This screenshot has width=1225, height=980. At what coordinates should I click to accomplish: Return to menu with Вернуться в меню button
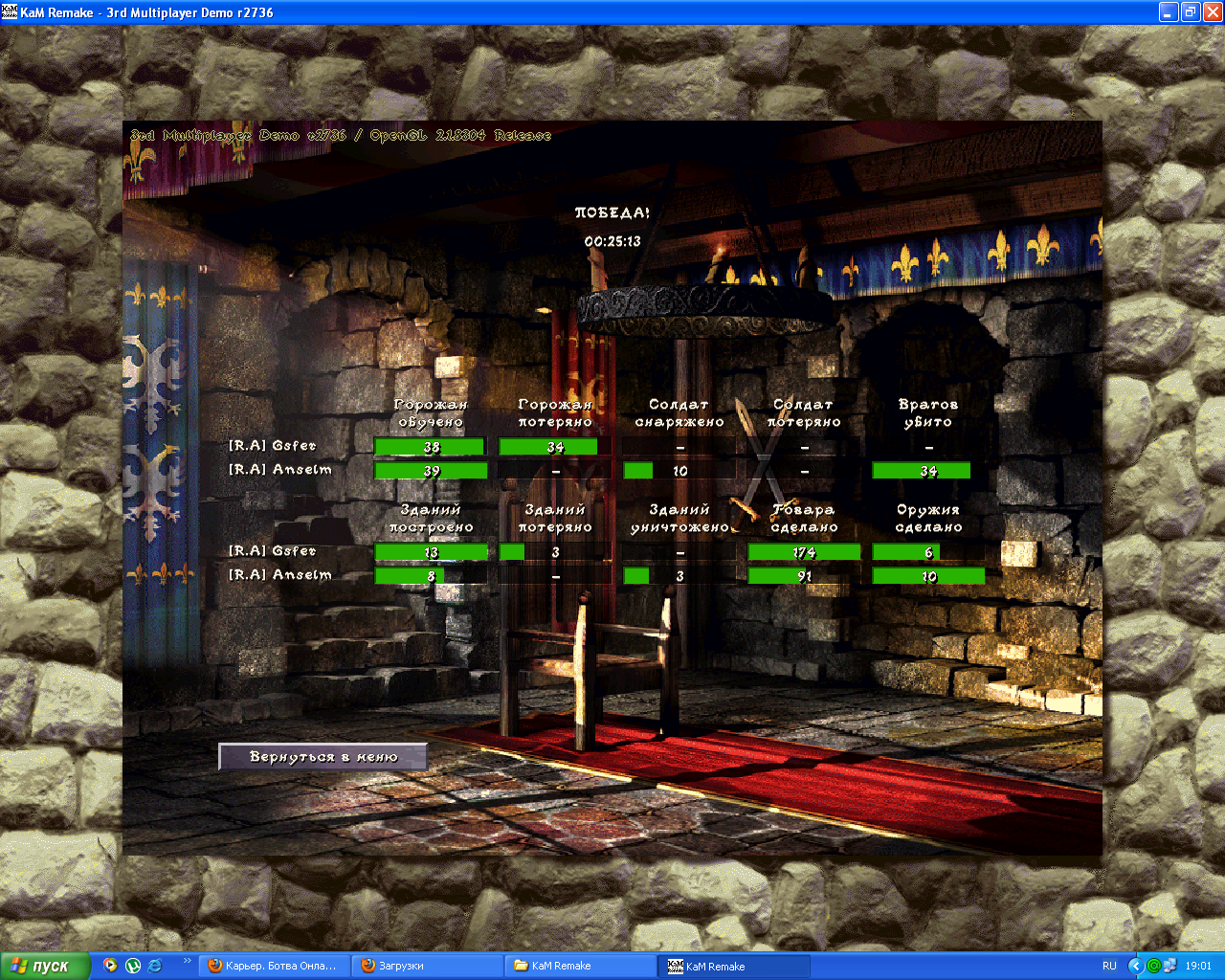click(x=323, y=757)
